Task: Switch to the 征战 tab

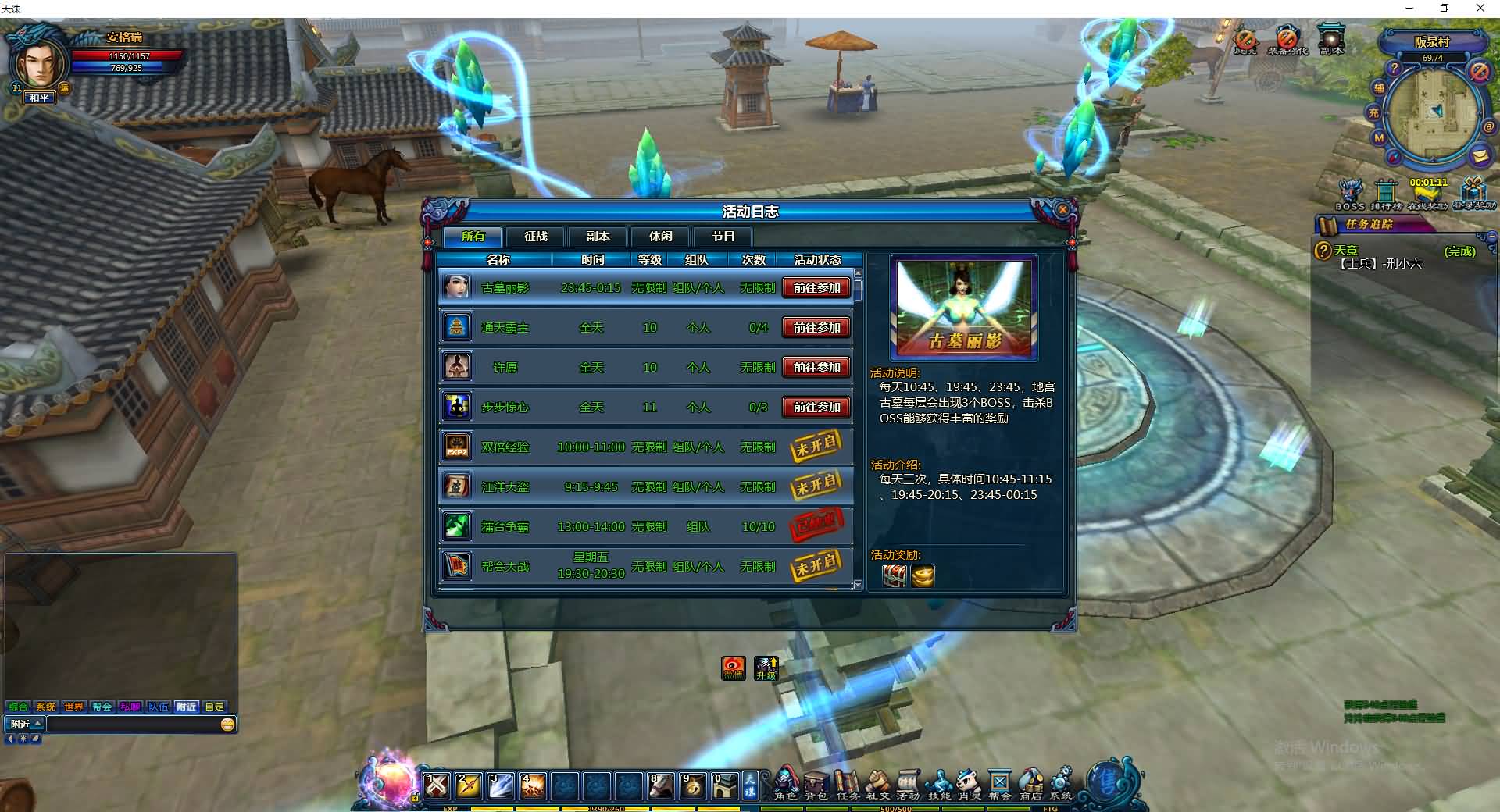Action: (x=535, y=237)
